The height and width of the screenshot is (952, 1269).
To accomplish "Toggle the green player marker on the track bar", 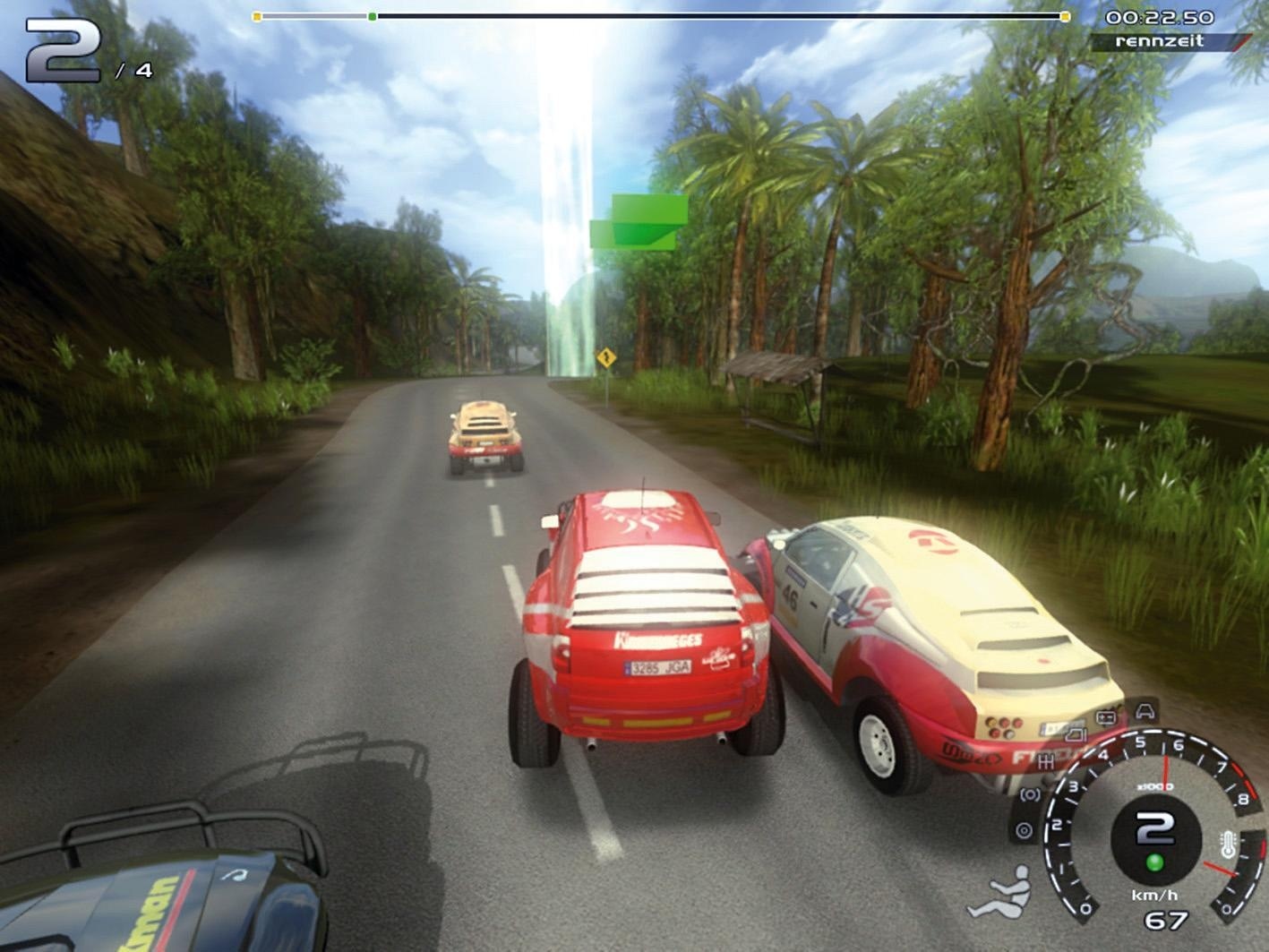I will 370,15.
